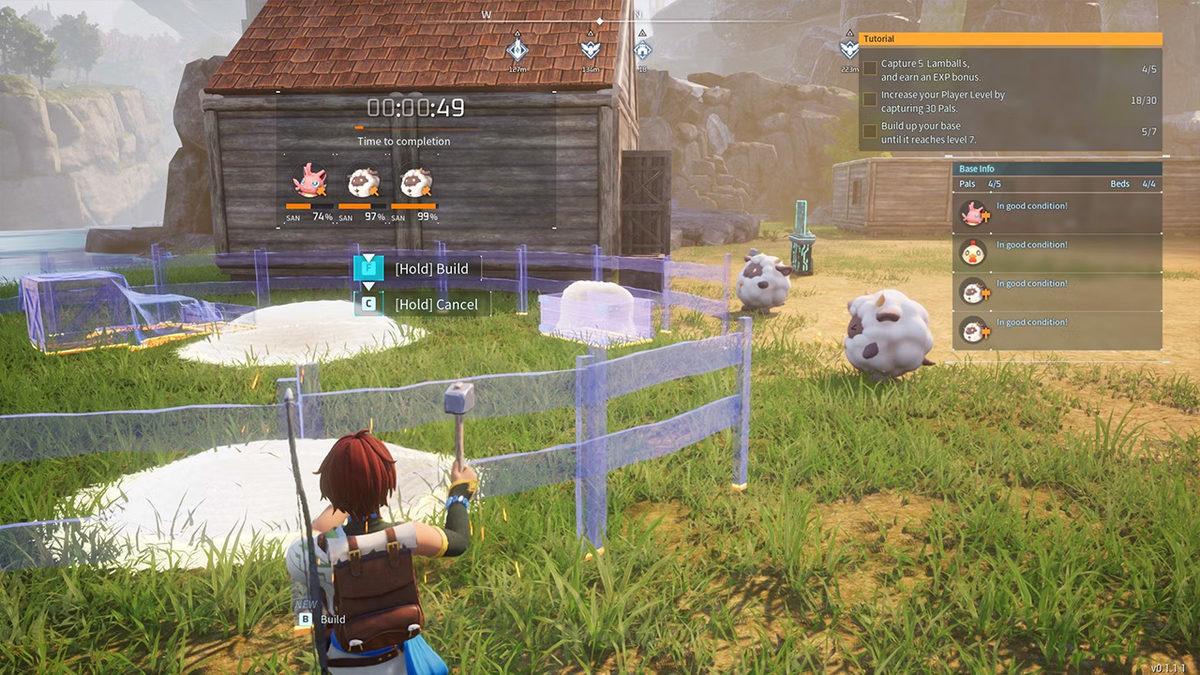Image resolution: width=1200 pixels, height=675 pixels.
Task: Click the orange Tutorial header bar
Action: tap(1010, 39)
